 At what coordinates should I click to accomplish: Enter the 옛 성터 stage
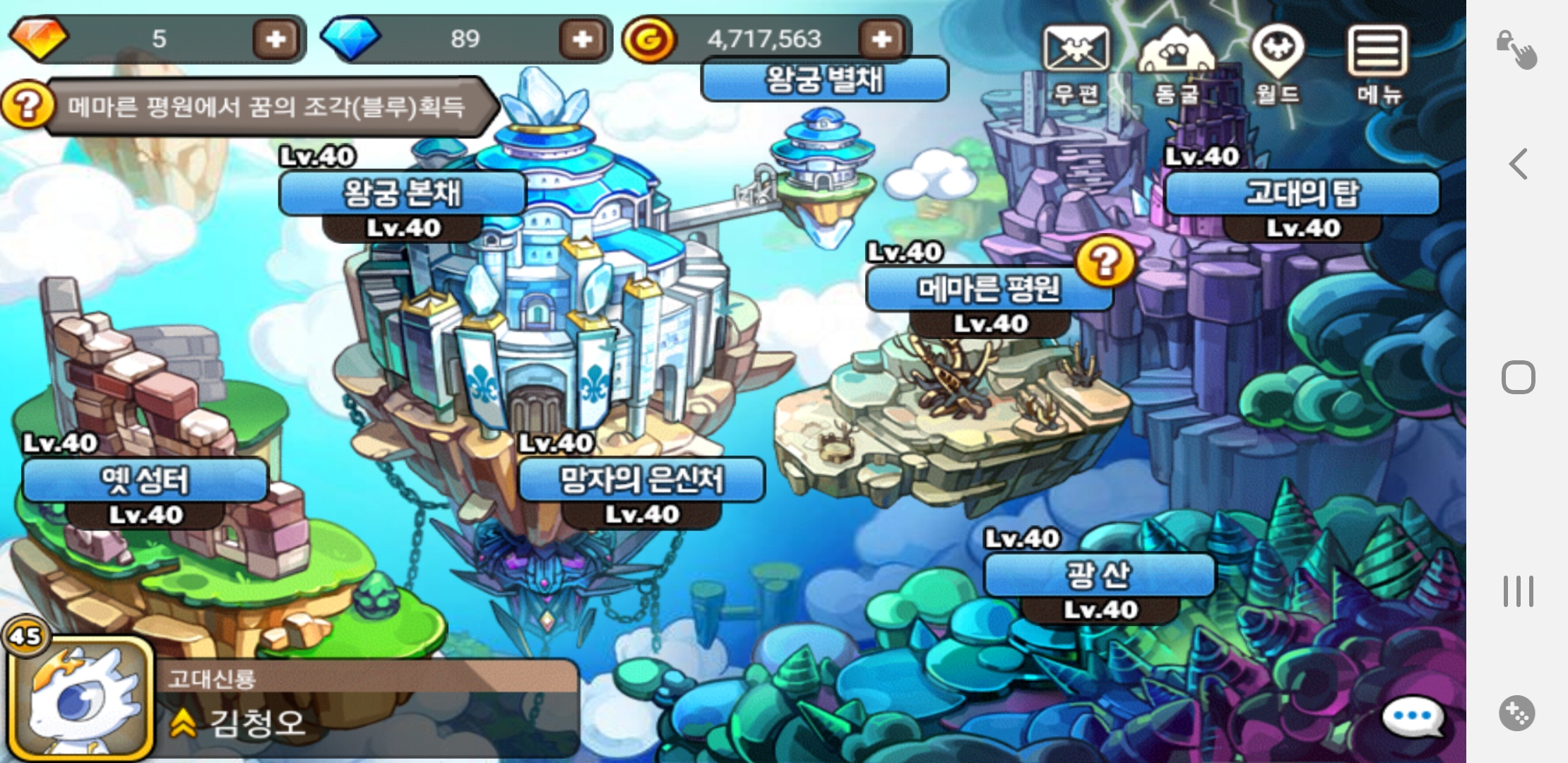coord(145,480)
